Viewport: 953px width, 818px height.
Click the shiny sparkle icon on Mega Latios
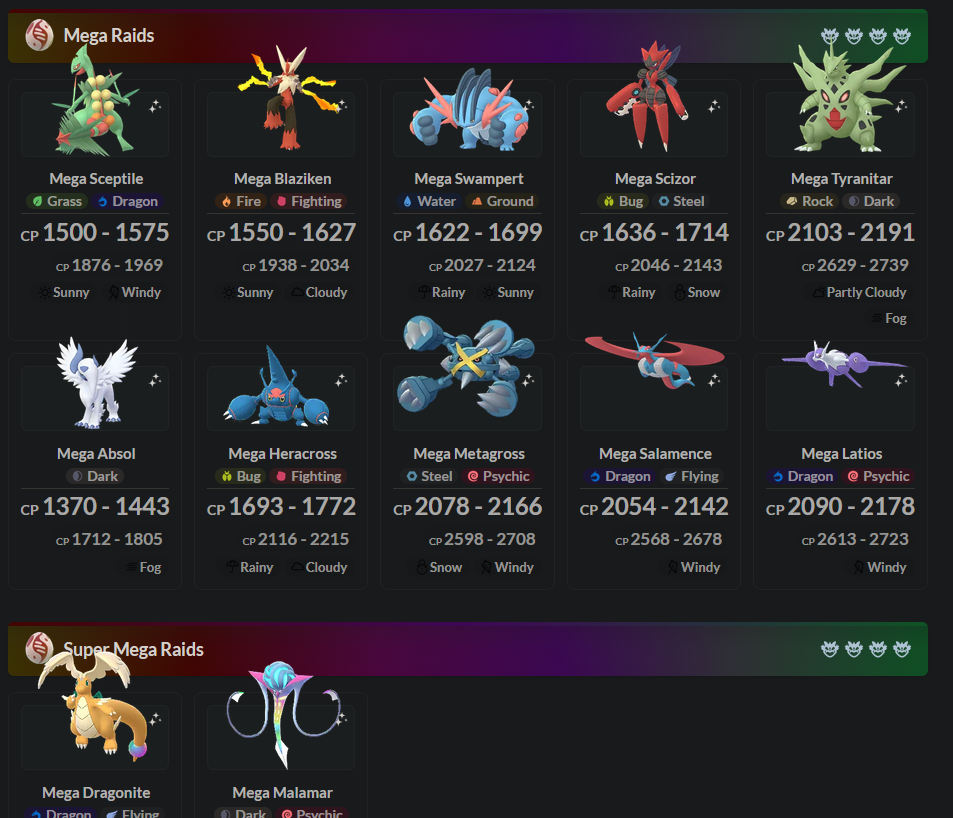tap(901, 380)
